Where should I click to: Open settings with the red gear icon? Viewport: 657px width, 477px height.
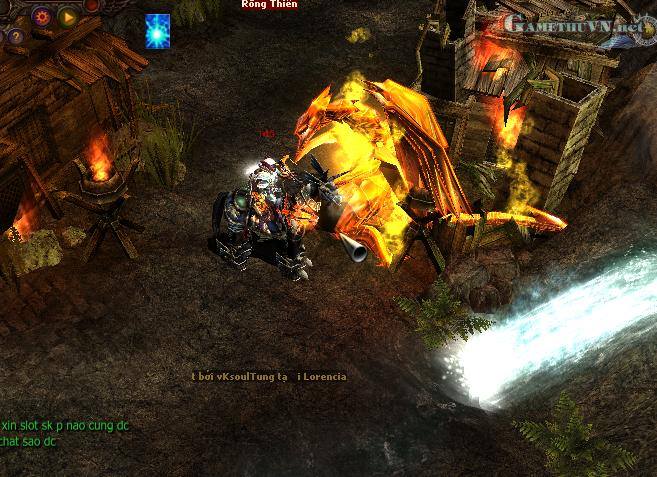(x=42, y=16)
